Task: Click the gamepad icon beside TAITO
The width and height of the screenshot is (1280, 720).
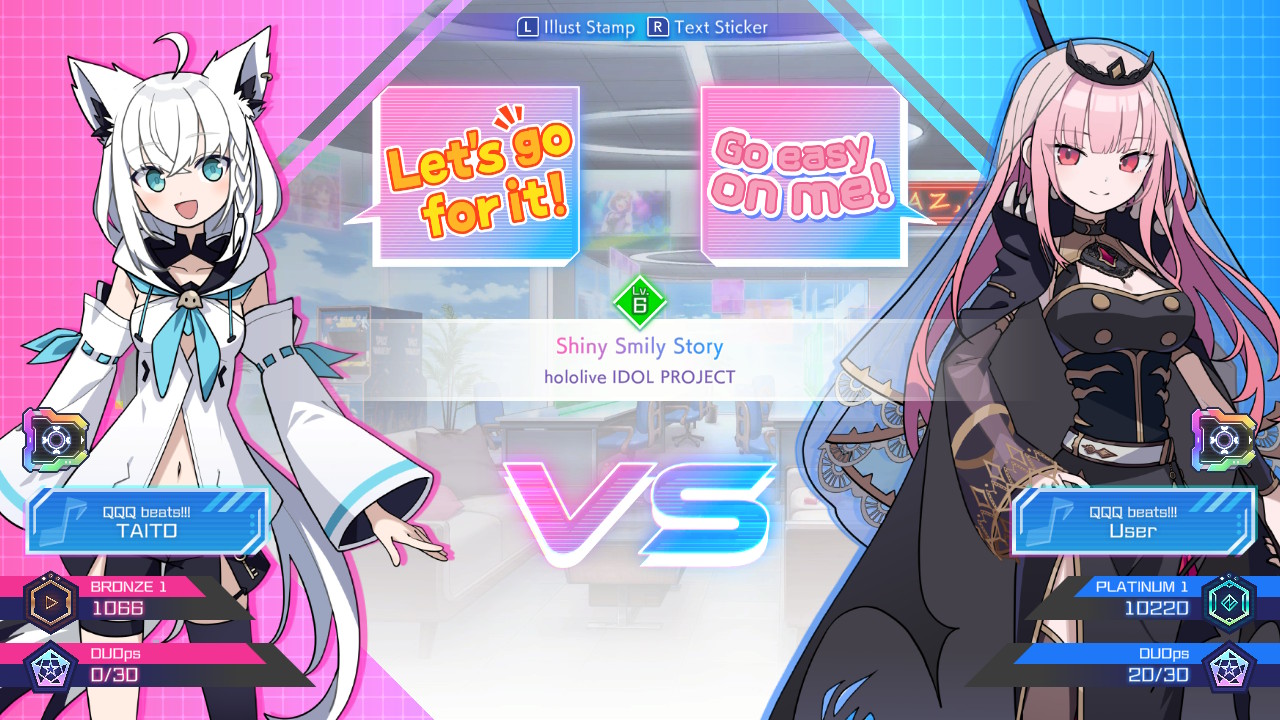Action: point(55,437)
